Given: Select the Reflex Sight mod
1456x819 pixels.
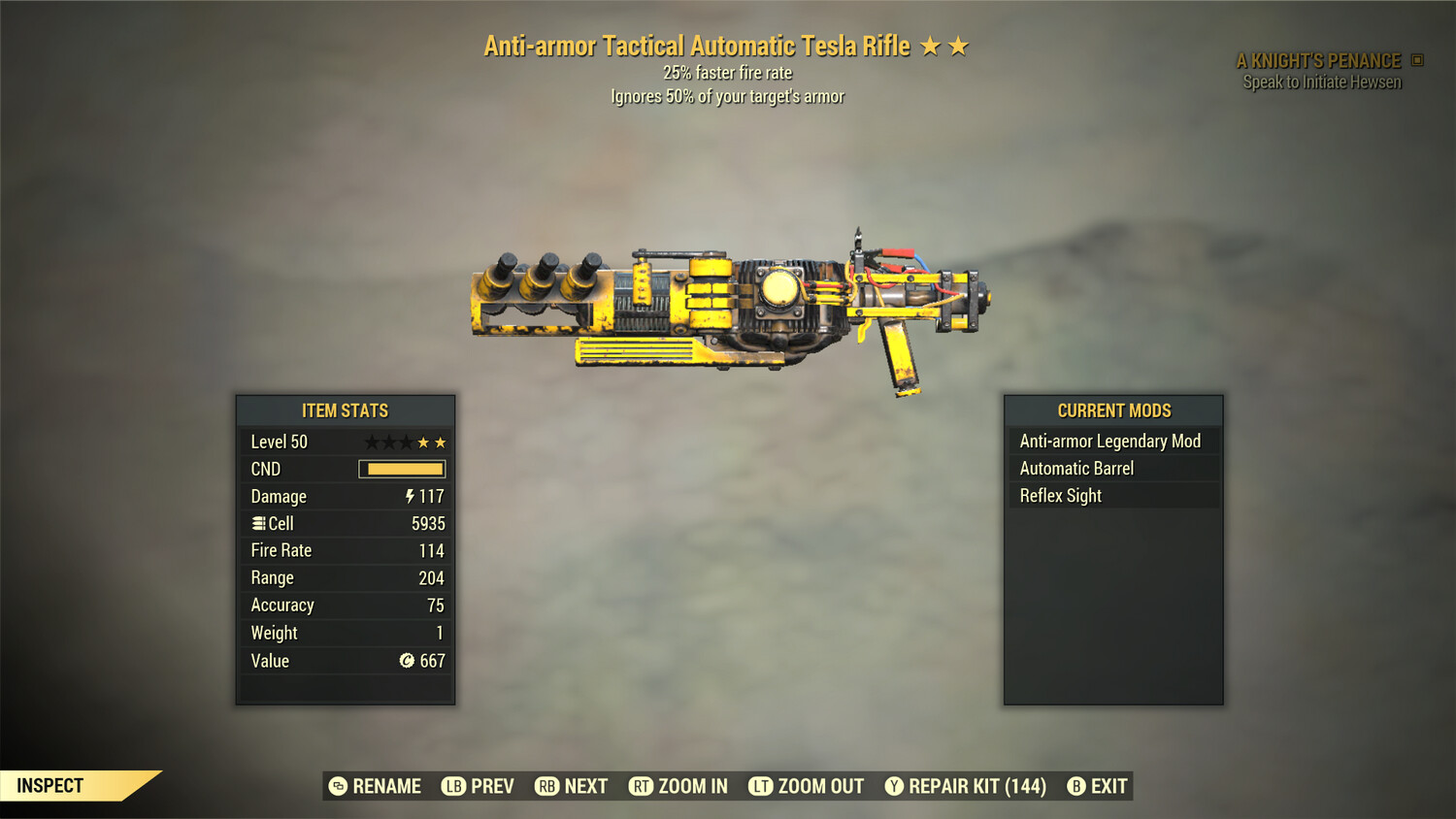Looking at the screenshot, I should 1060,495.
